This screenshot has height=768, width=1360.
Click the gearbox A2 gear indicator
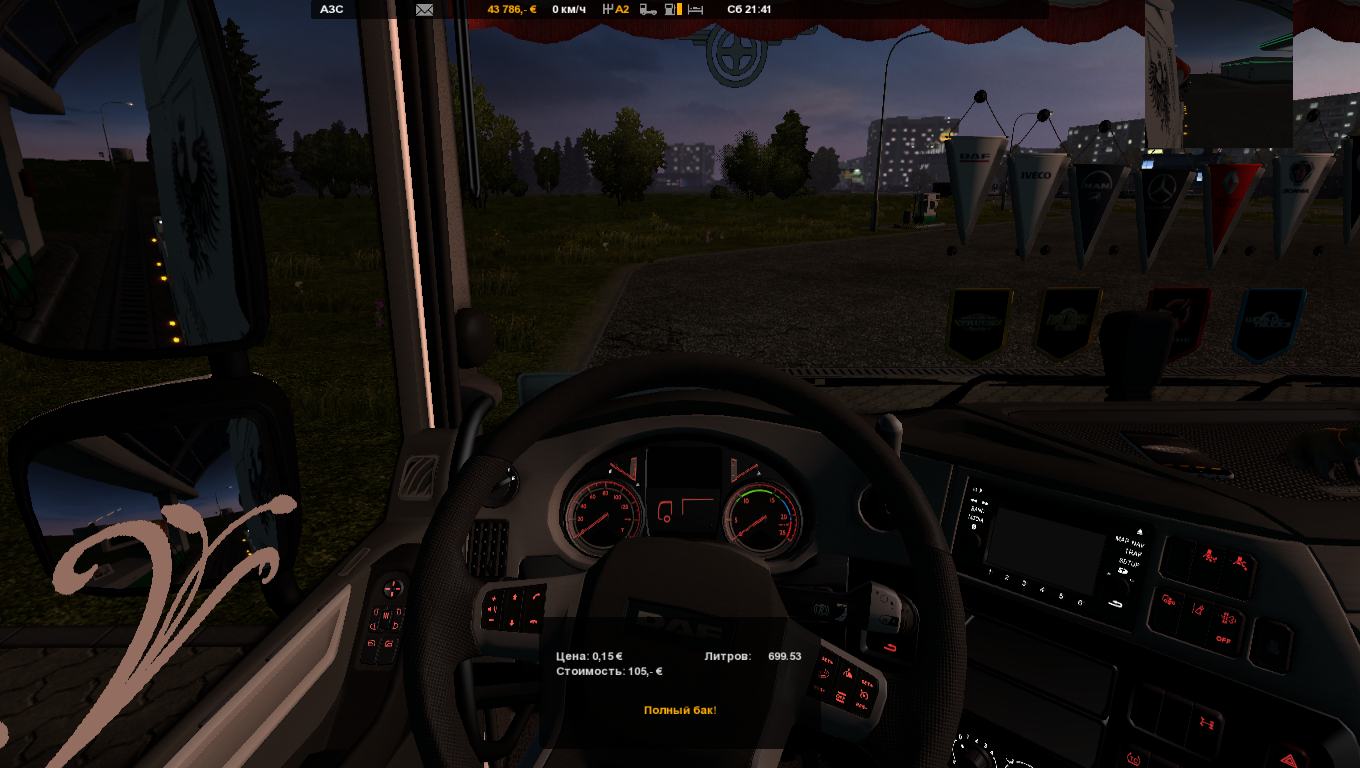pyautogui.click(x=616, y=10)
